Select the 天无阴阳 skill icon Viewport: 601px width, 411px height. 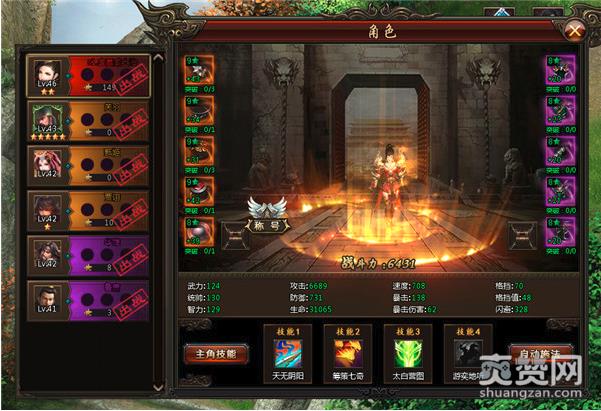pyautogui.click(x=288, y=354)
